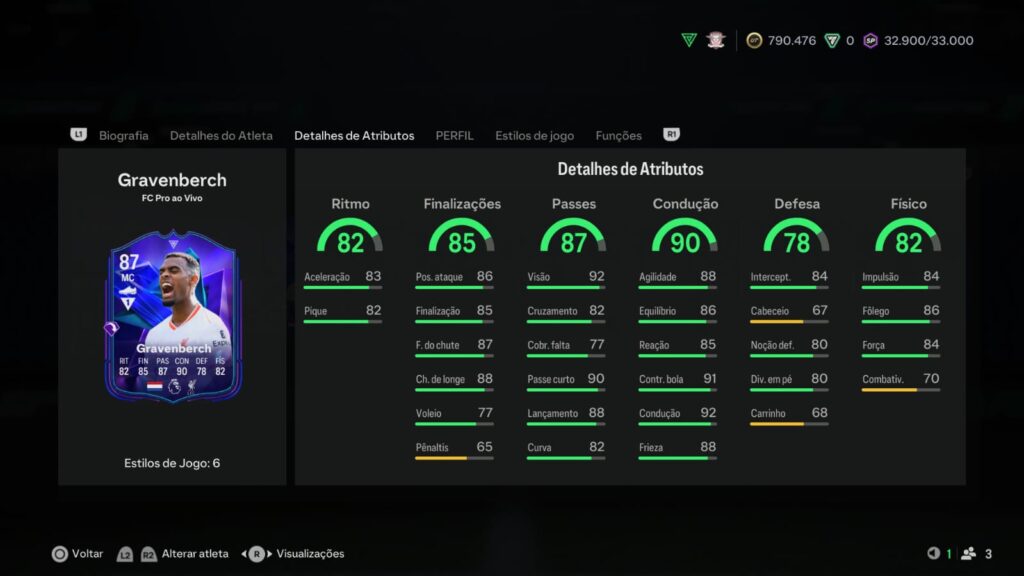Open the Detalhes do Atleta tab
Viewport: 1024px width, 576px height.
(x=221, y=135)
